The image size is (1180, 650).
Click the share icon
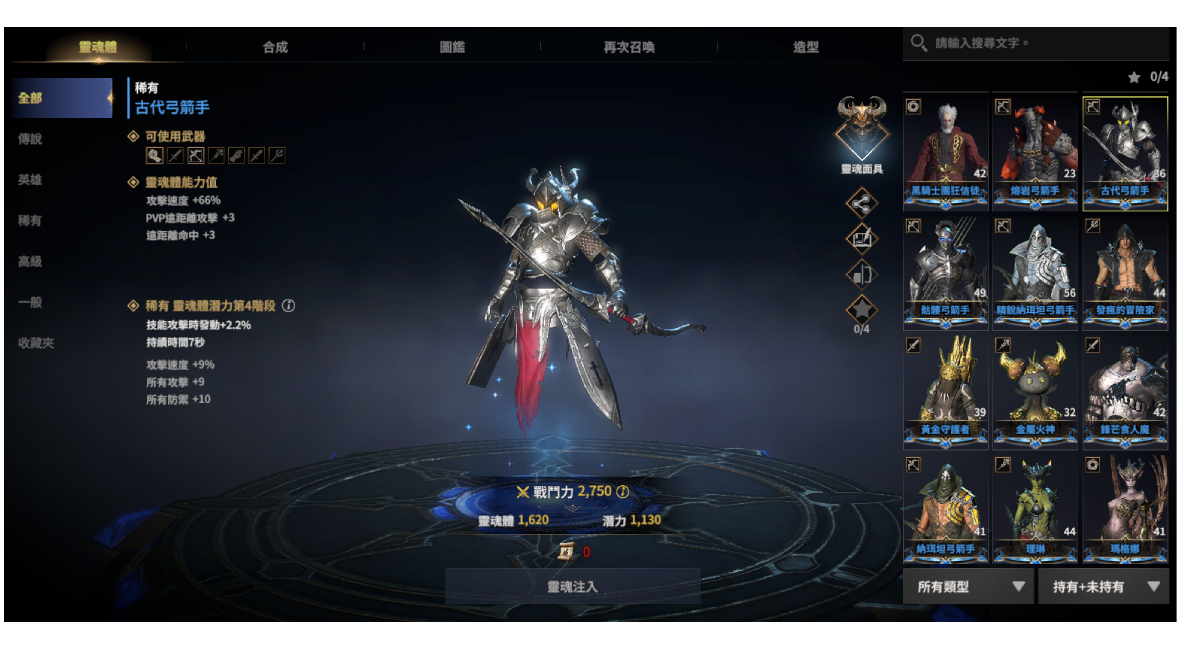coord(861,204)
